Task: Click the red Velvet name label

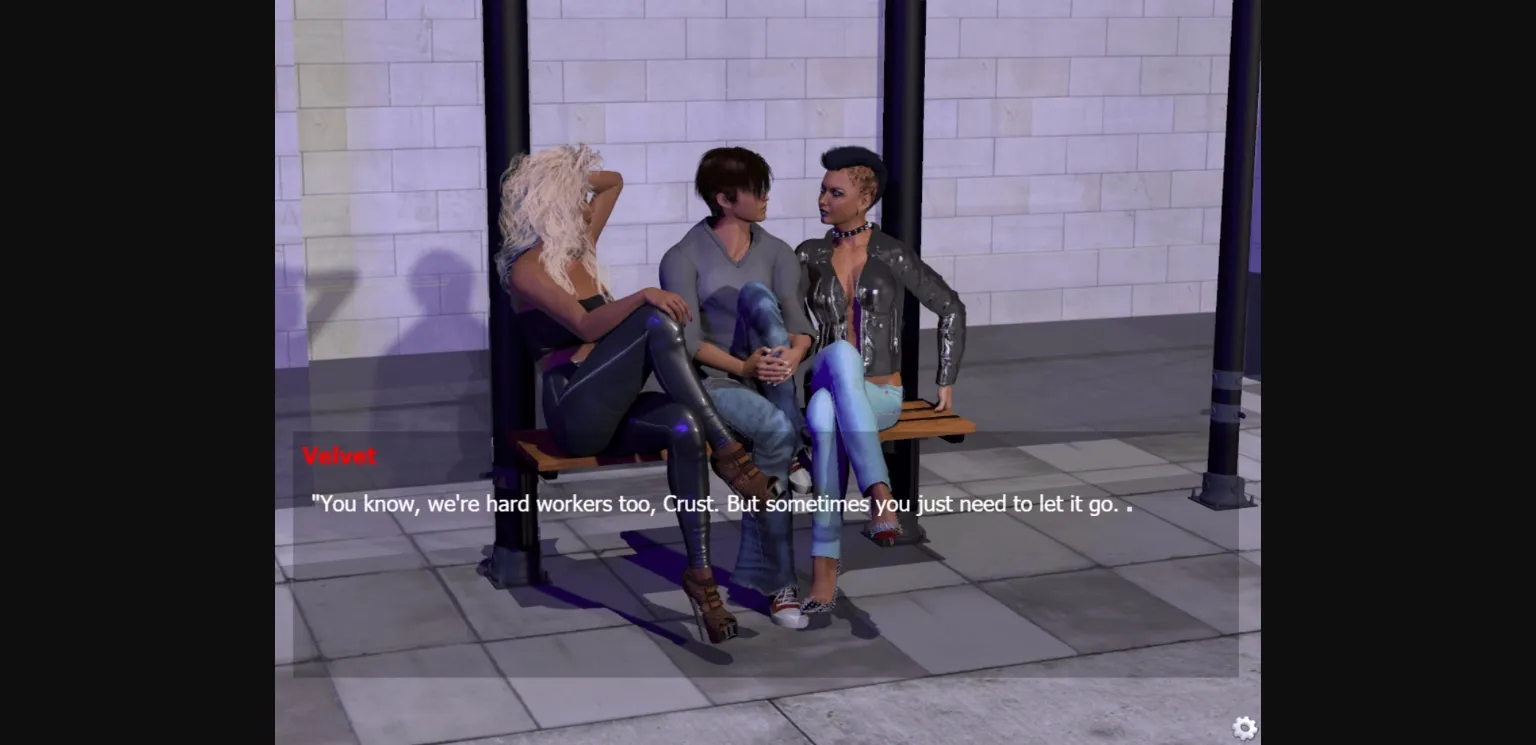Action: (x=339, y=456)
